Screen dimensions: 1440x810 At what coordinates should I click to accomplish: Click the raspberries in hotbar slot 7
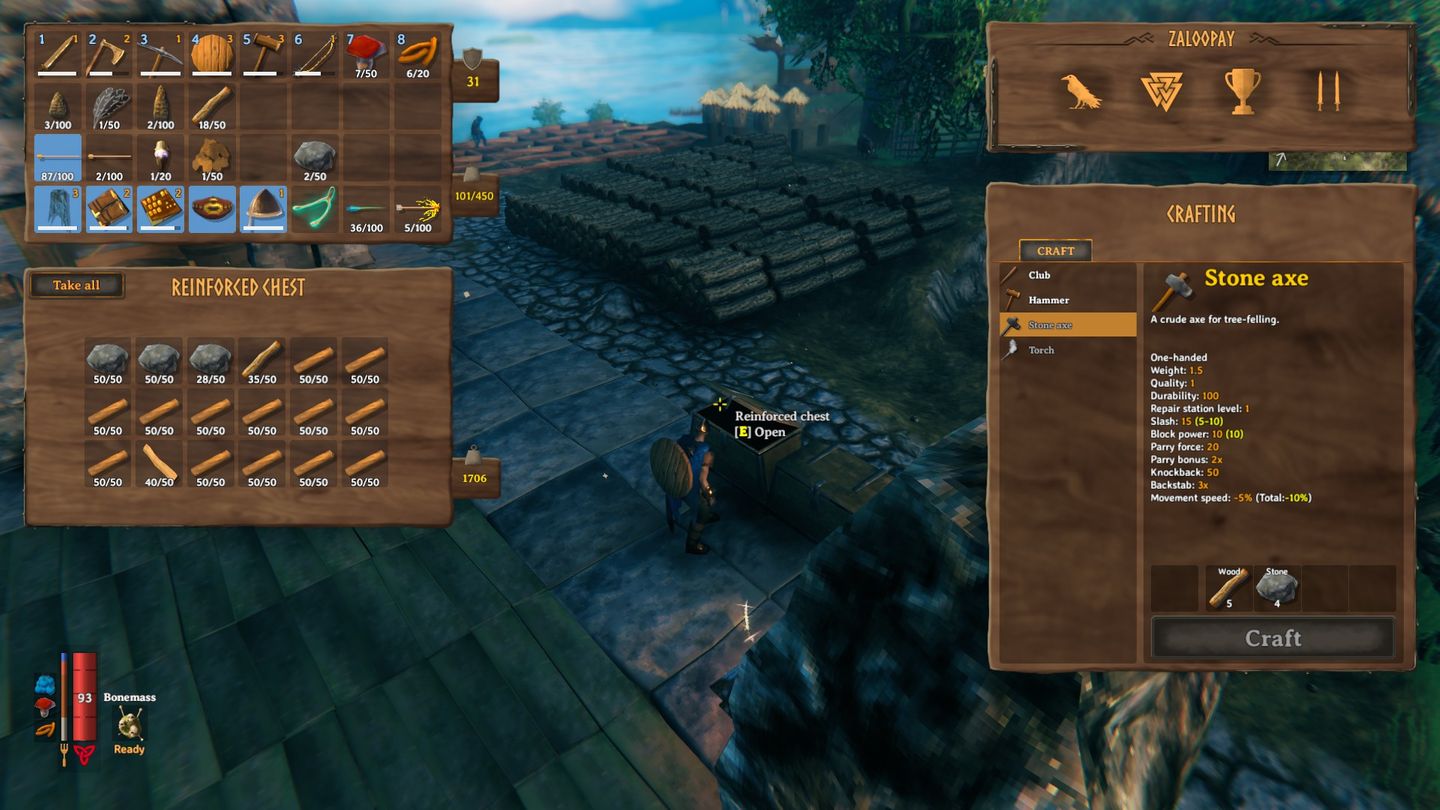[x=367, y=52]
